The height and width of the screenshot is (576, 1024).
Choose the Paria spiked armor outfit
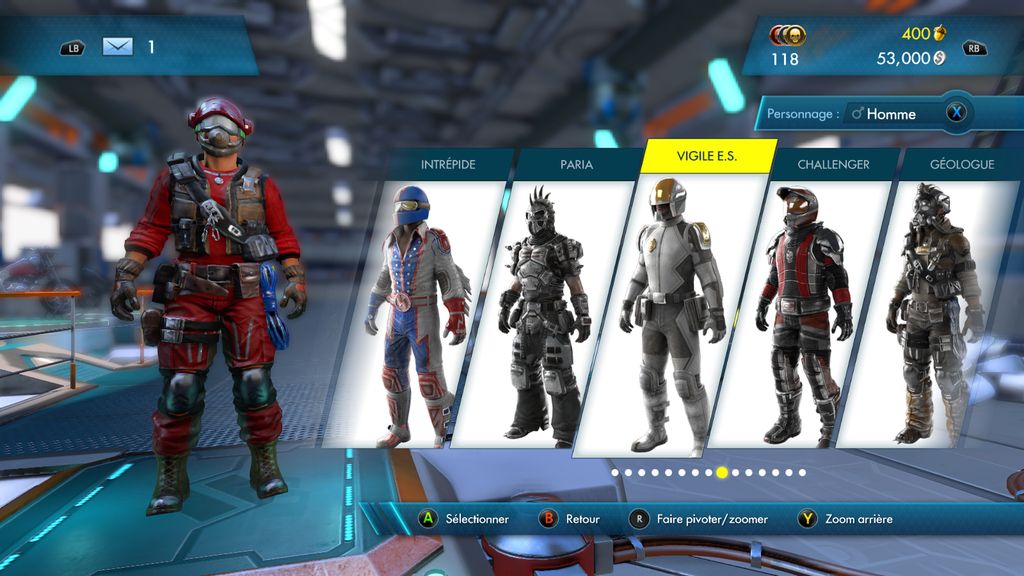point(545,310)
